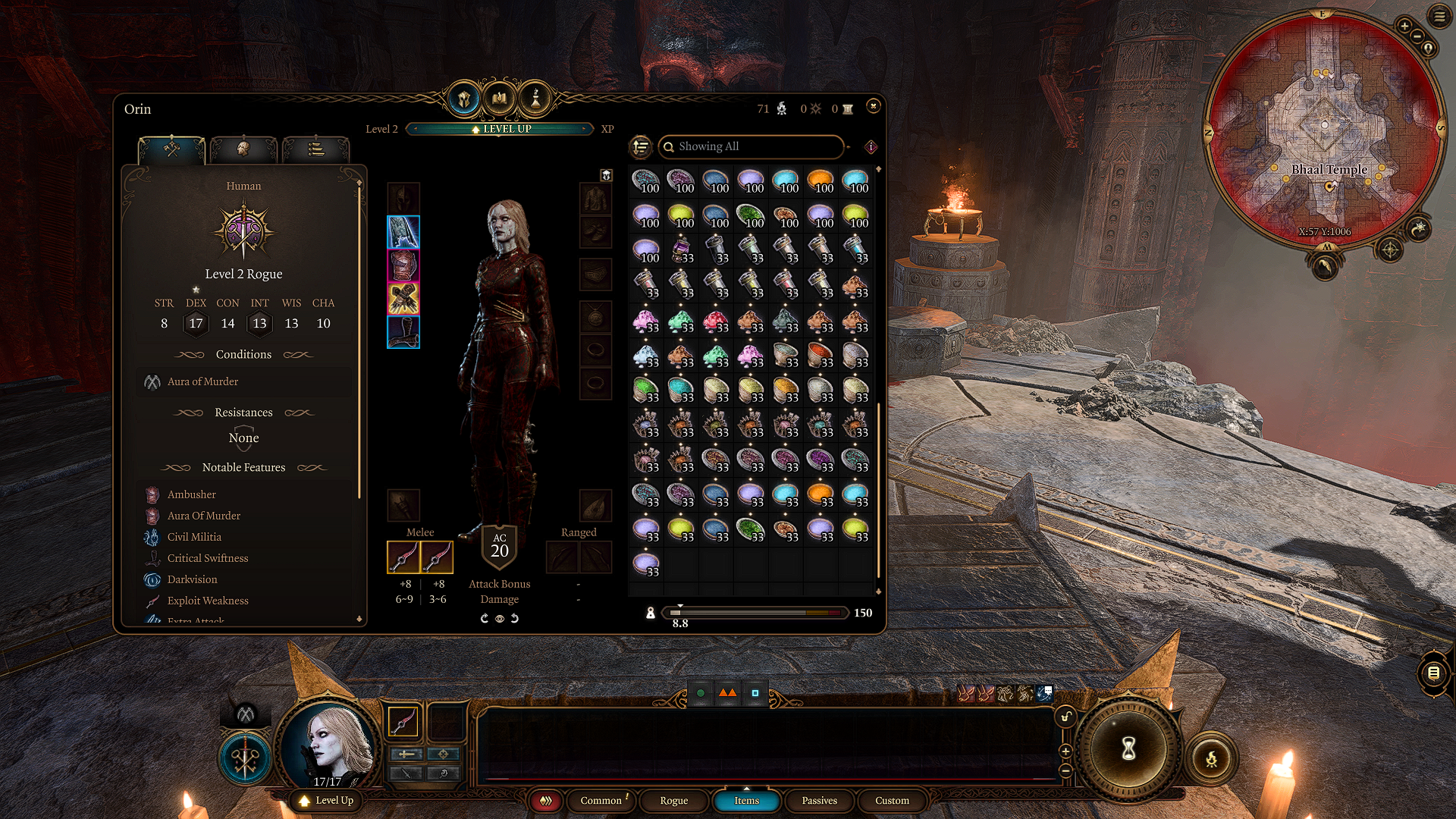Select the equipped gloves slot

point(403,299)
